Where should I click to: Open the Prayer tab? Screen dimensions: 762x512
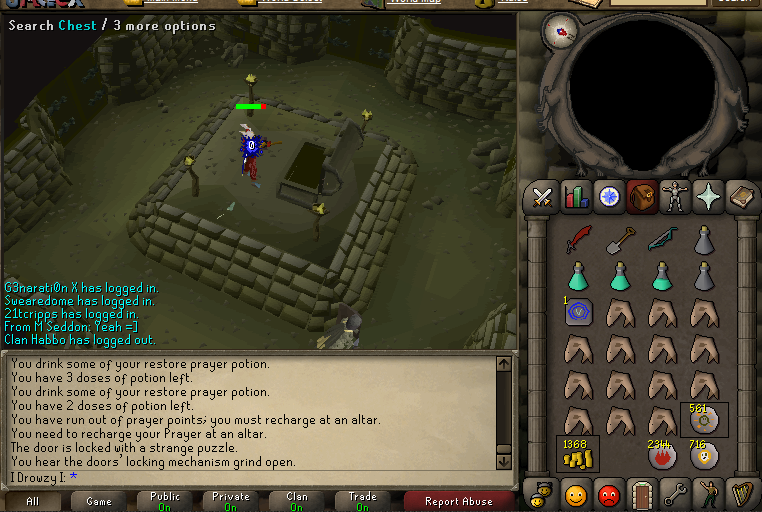click(708, 197)
